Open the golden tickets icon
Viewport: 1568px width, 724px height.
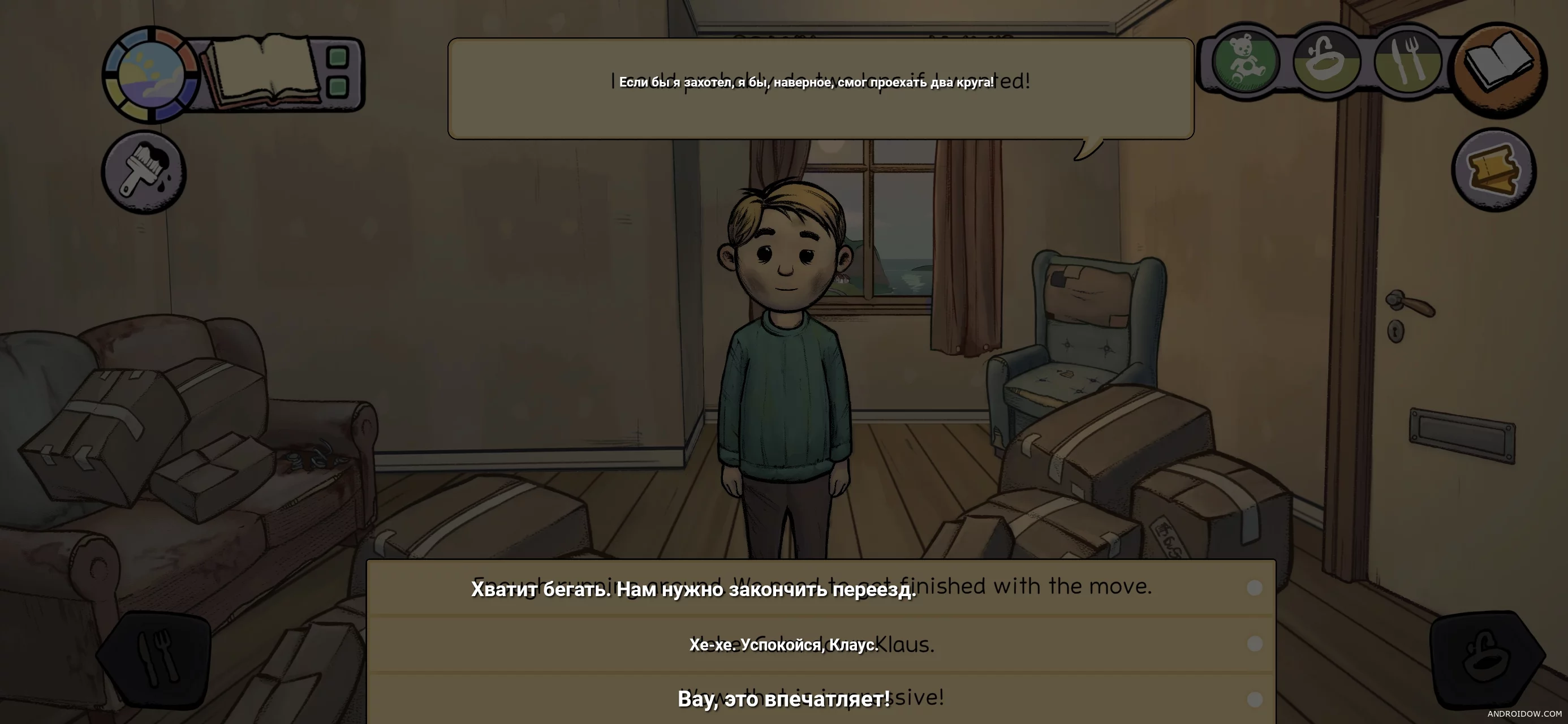1494,170
